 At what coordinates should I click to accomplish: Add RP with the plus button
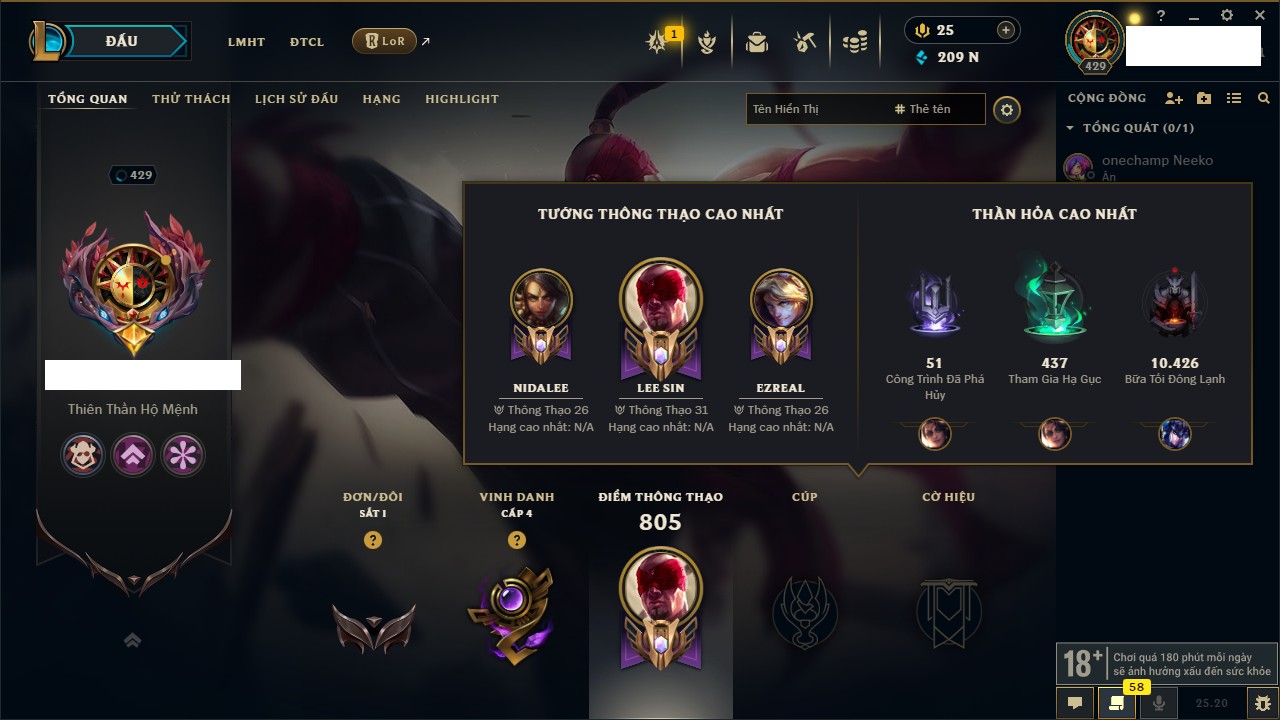coord(1006,30)
